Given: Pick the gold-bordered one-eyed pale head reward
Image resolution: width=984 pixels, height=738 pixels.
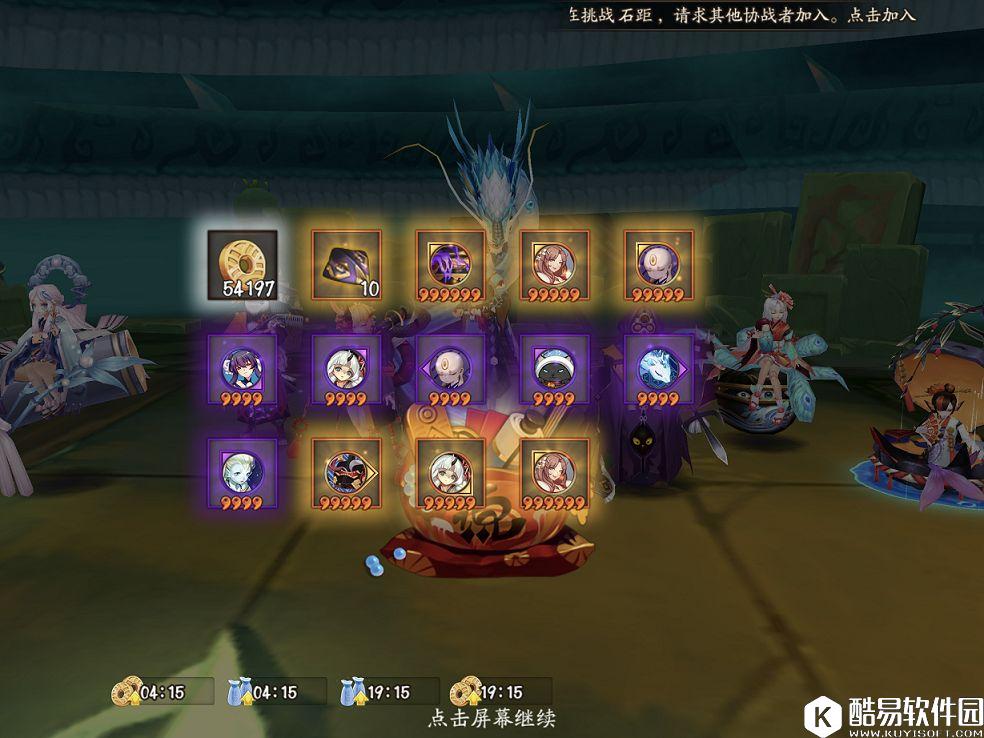Looking at the screenshot, I should (658, 263).
